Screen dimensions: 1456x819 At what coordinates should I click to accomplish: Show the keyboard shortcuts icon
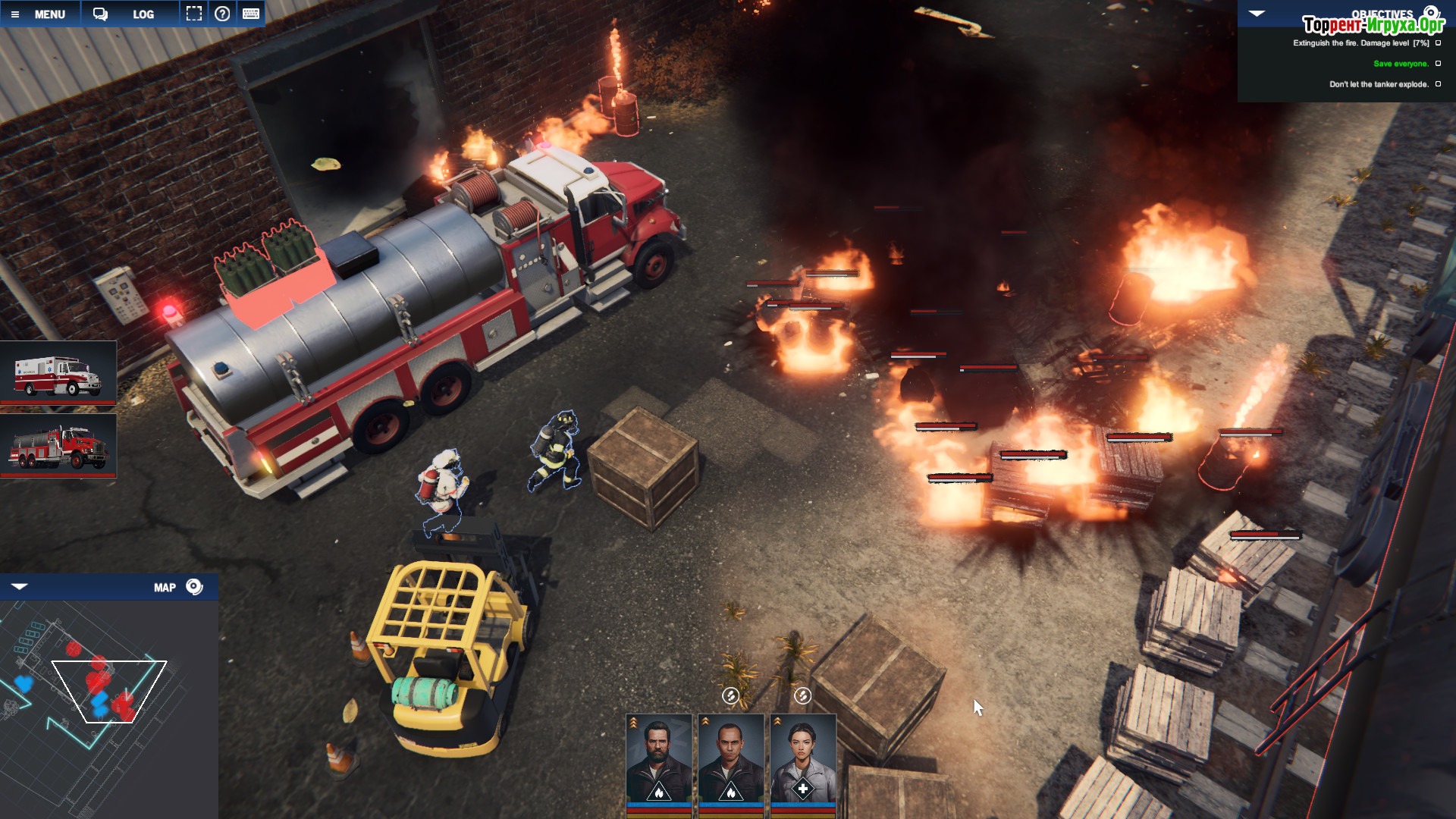(x=251, y=14)
